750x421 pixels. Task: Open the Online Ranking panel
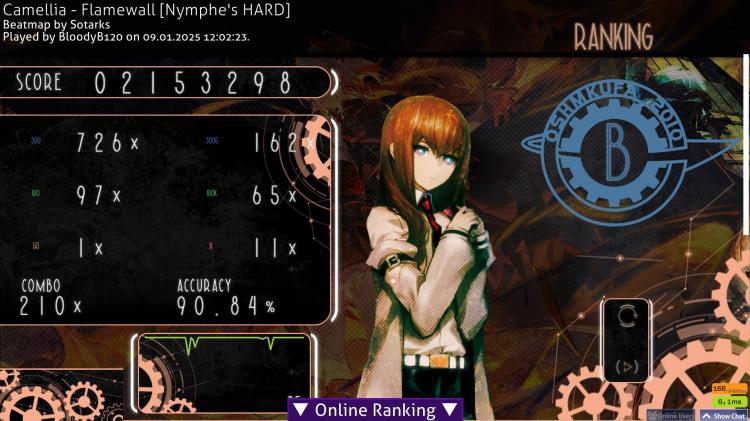pyautogui.click(x=375, y=410)
